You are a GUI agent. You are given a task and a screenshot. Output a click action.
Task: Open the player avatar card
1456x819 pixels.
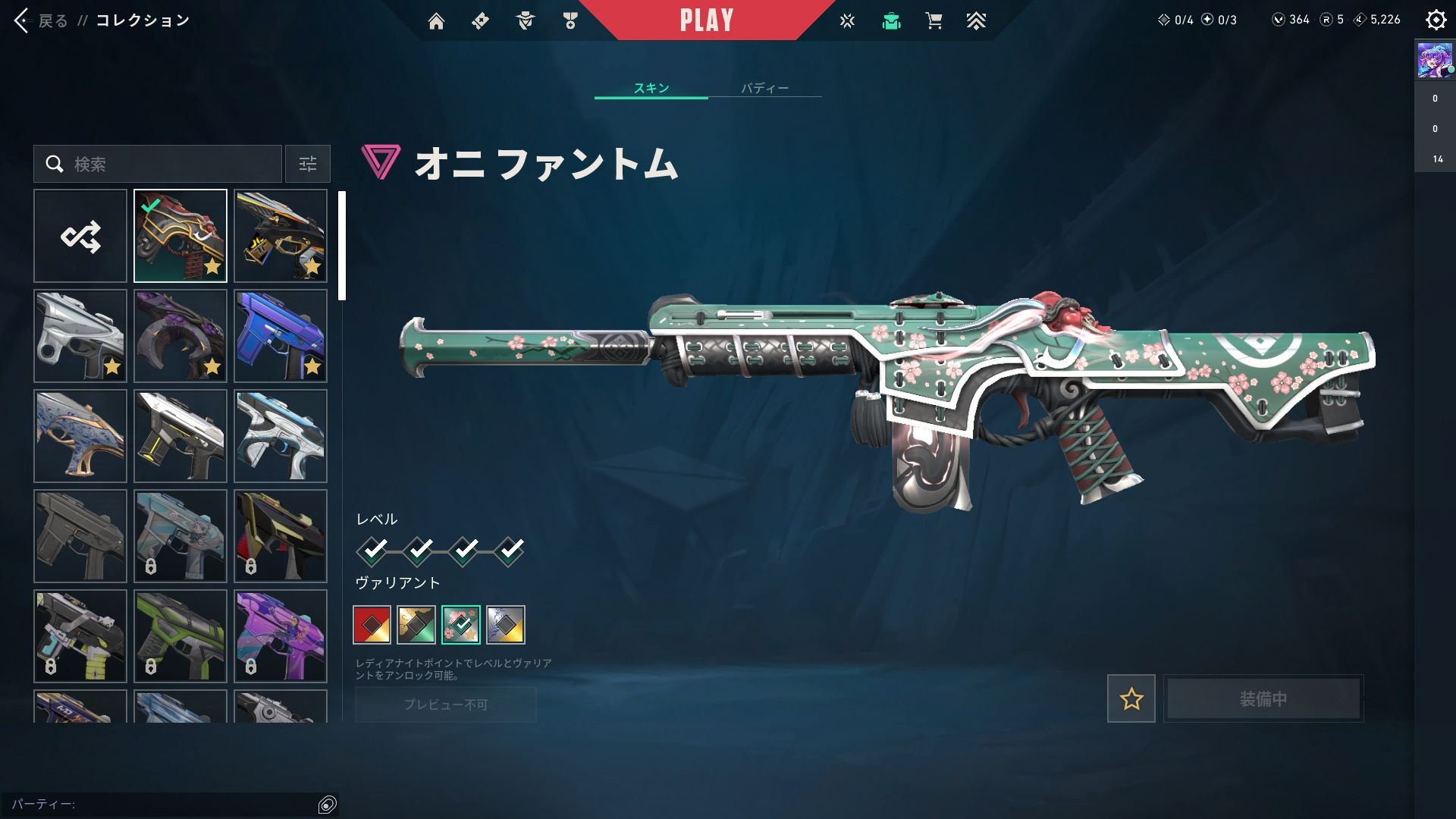1435,61
